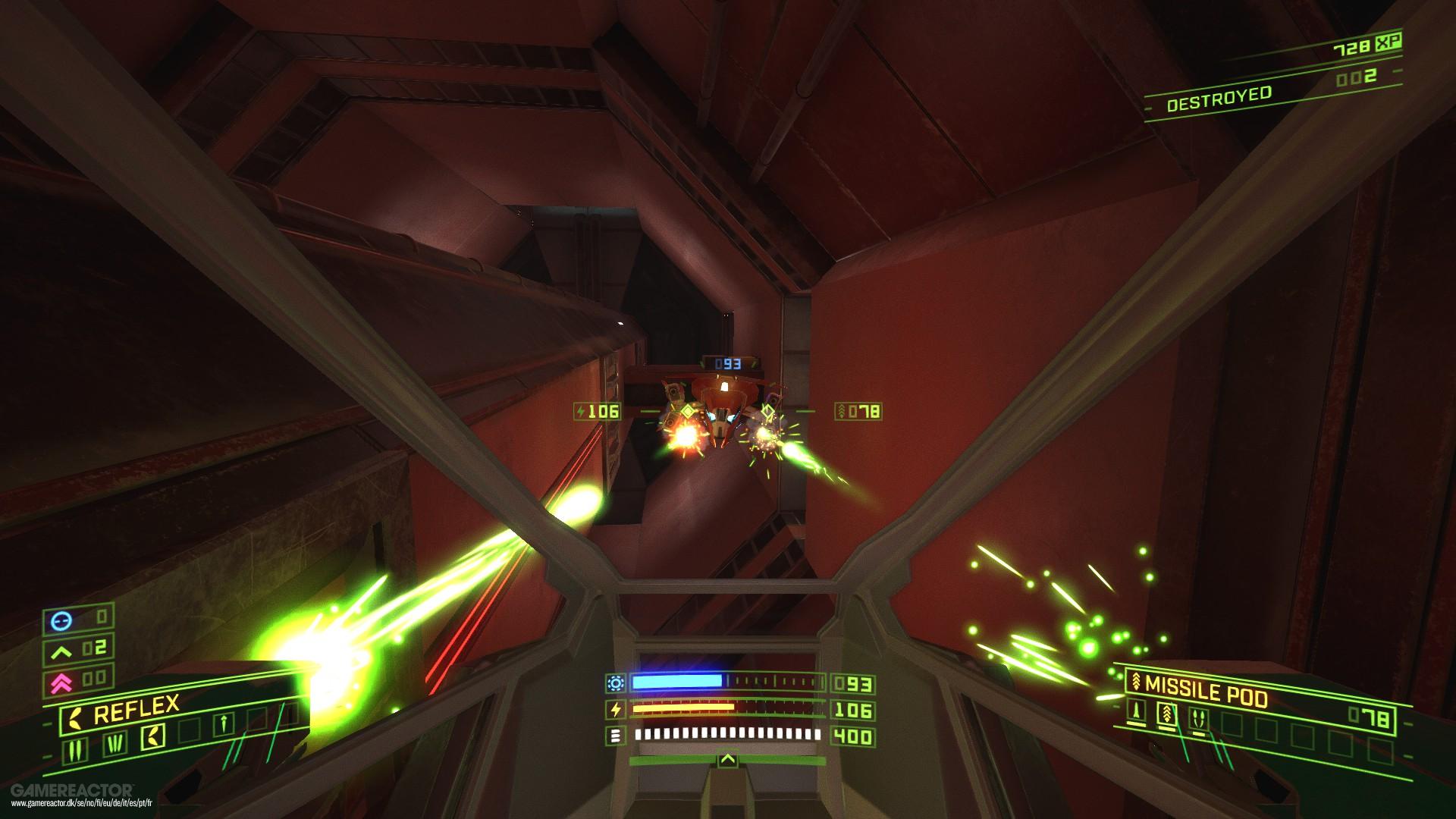Toggle the highlighted Missile Pod chevron slot
This screenshot has height=819, width=1456.
pyautogui.click(x=1167, y=714)
